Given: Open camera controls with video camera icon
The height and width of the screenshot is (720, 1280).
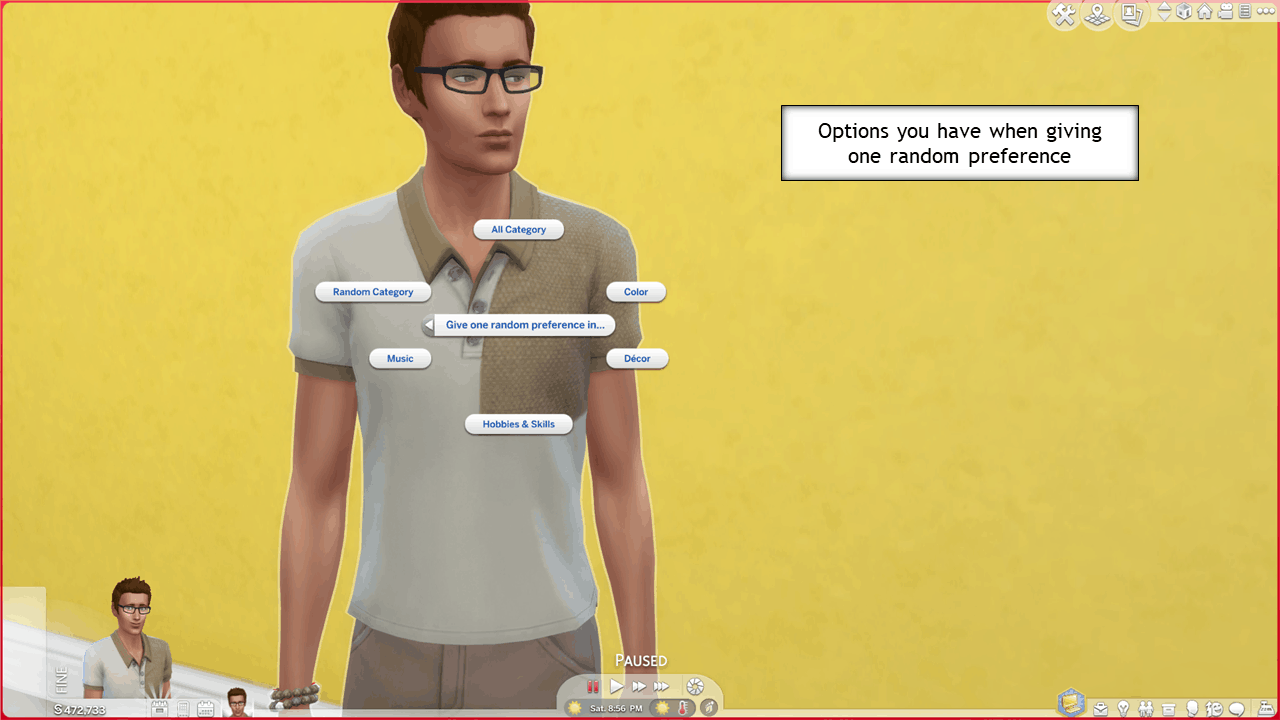Looking at the screenshot, I should pos(1225,12).
